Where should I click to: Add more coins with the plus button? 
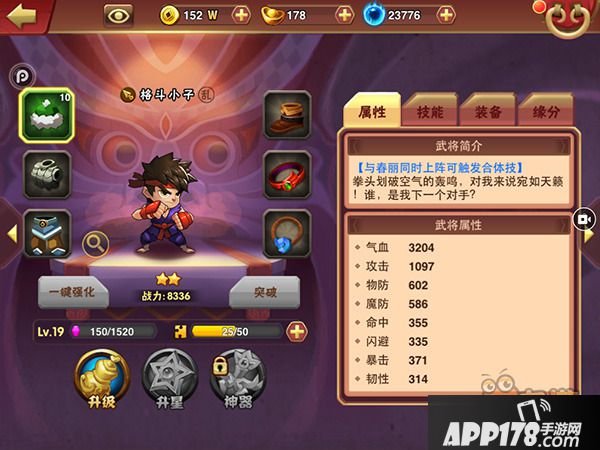point(241,15)
